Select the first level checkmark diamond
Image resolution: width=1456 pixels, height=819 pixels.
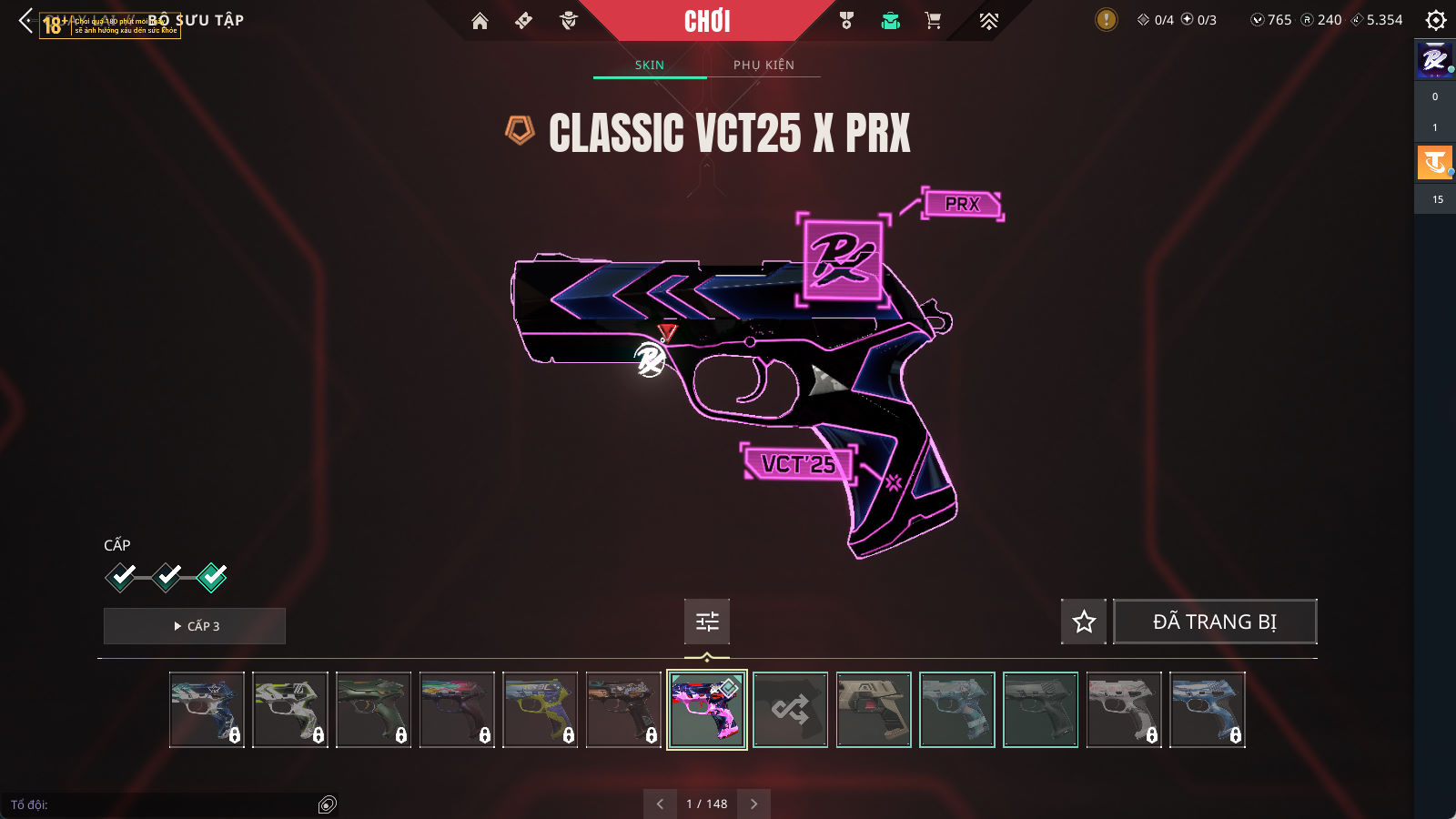pyautogui.click(x=121, y=576)
